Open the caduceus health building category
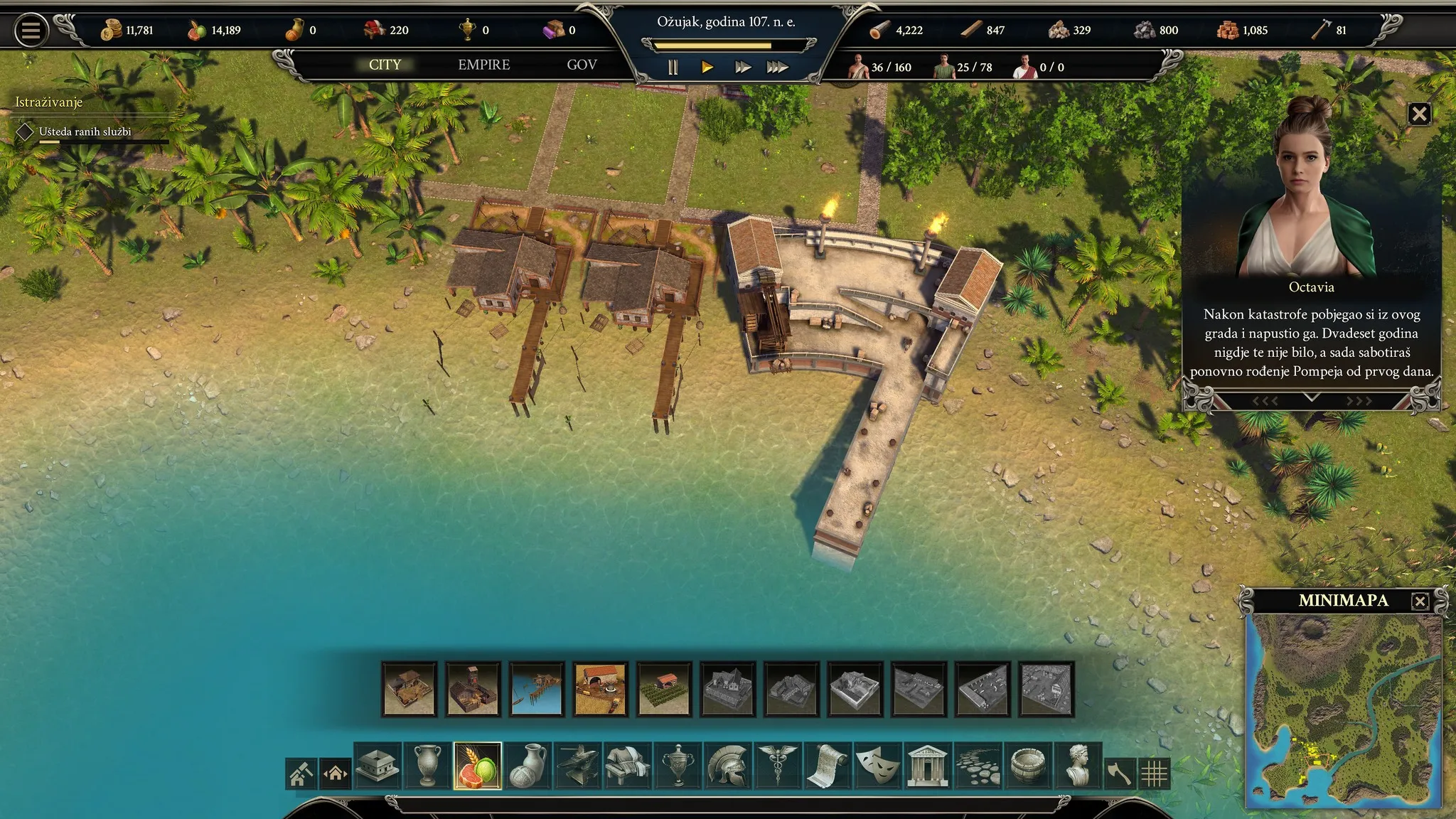Viewport: 1456px width, 819px height. pos(777,766)
